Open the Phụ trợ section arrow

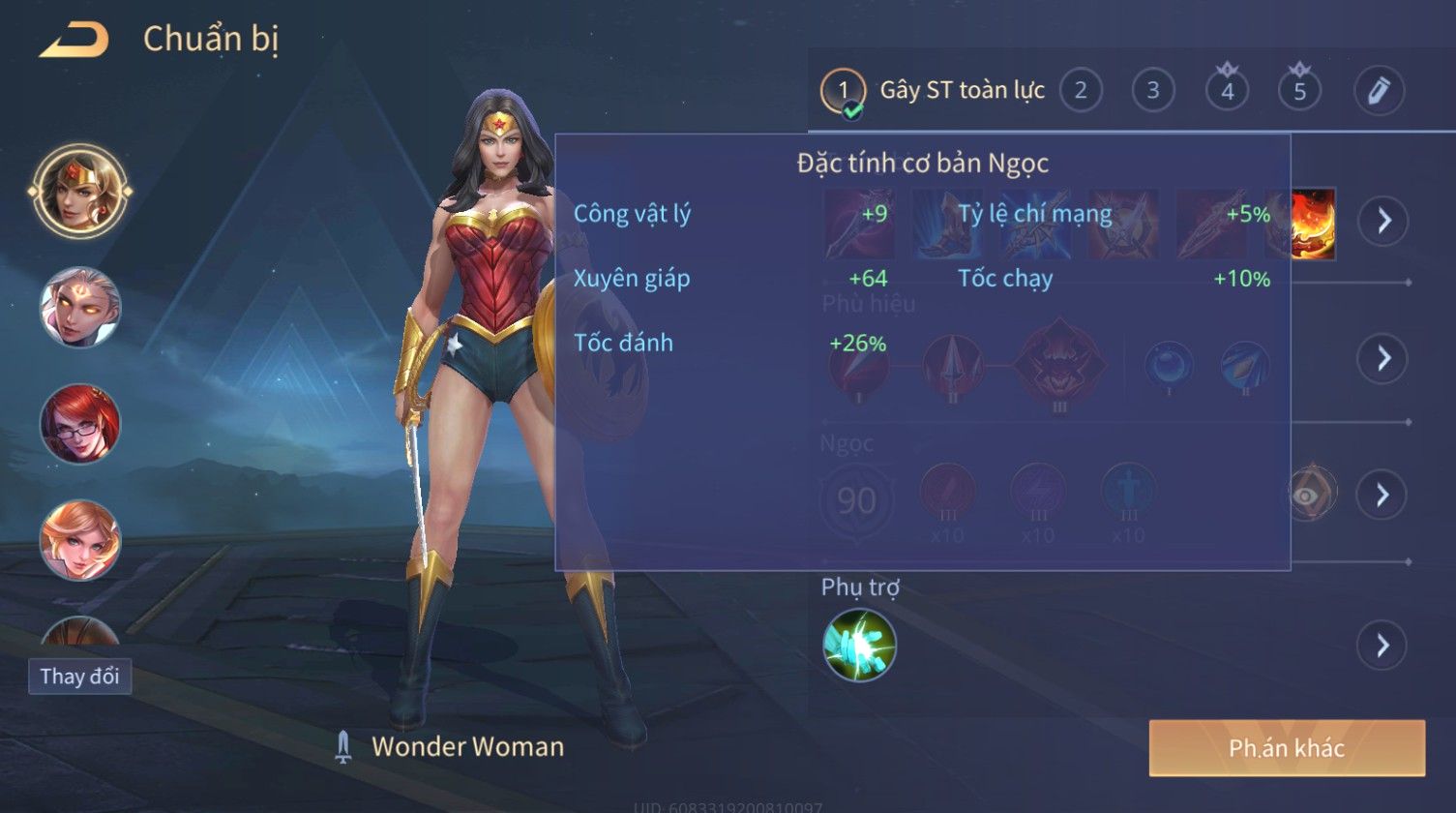tap(1382, 645)
